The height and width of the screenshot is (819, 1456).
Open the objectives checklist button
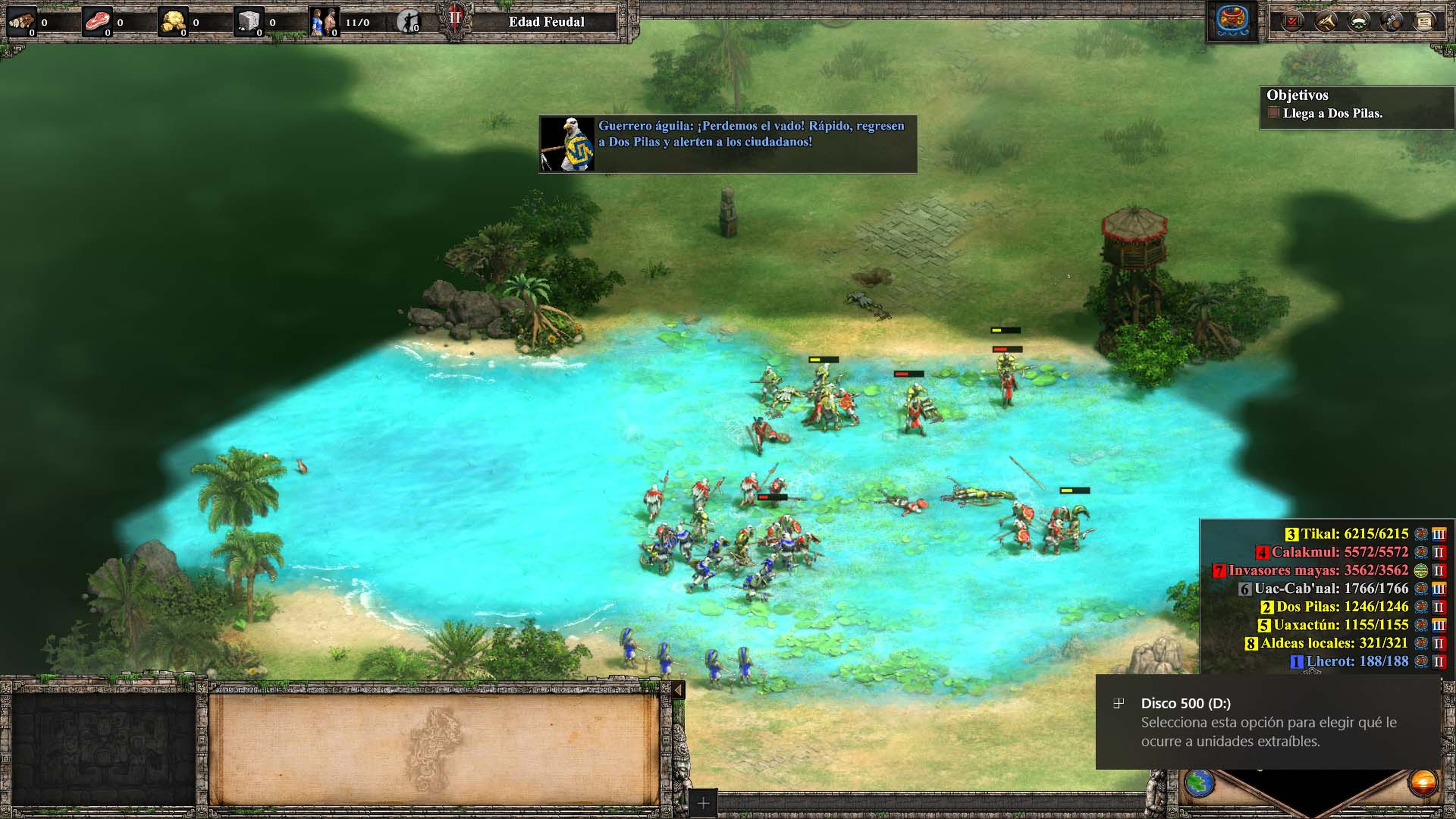coord(1292,22)
